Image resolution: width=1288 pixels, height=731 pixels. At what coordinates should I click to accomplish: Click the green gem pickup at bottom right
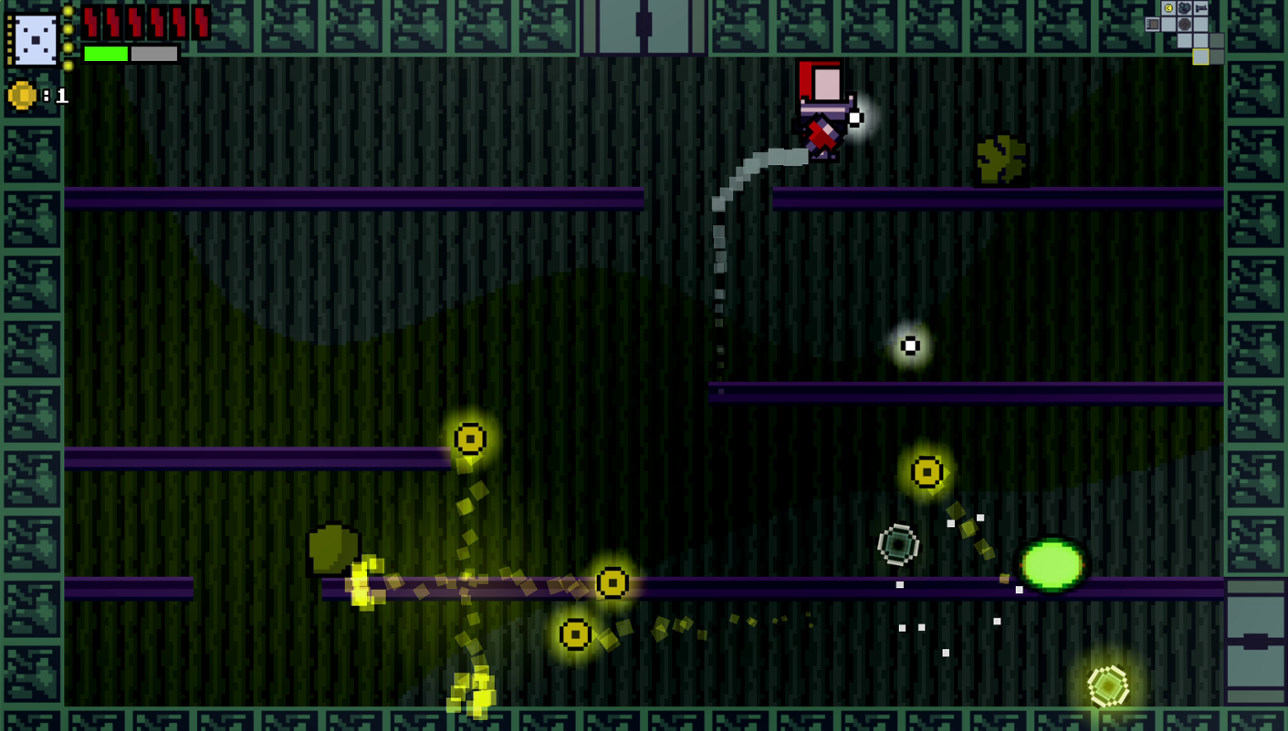tap(1108, 684)
